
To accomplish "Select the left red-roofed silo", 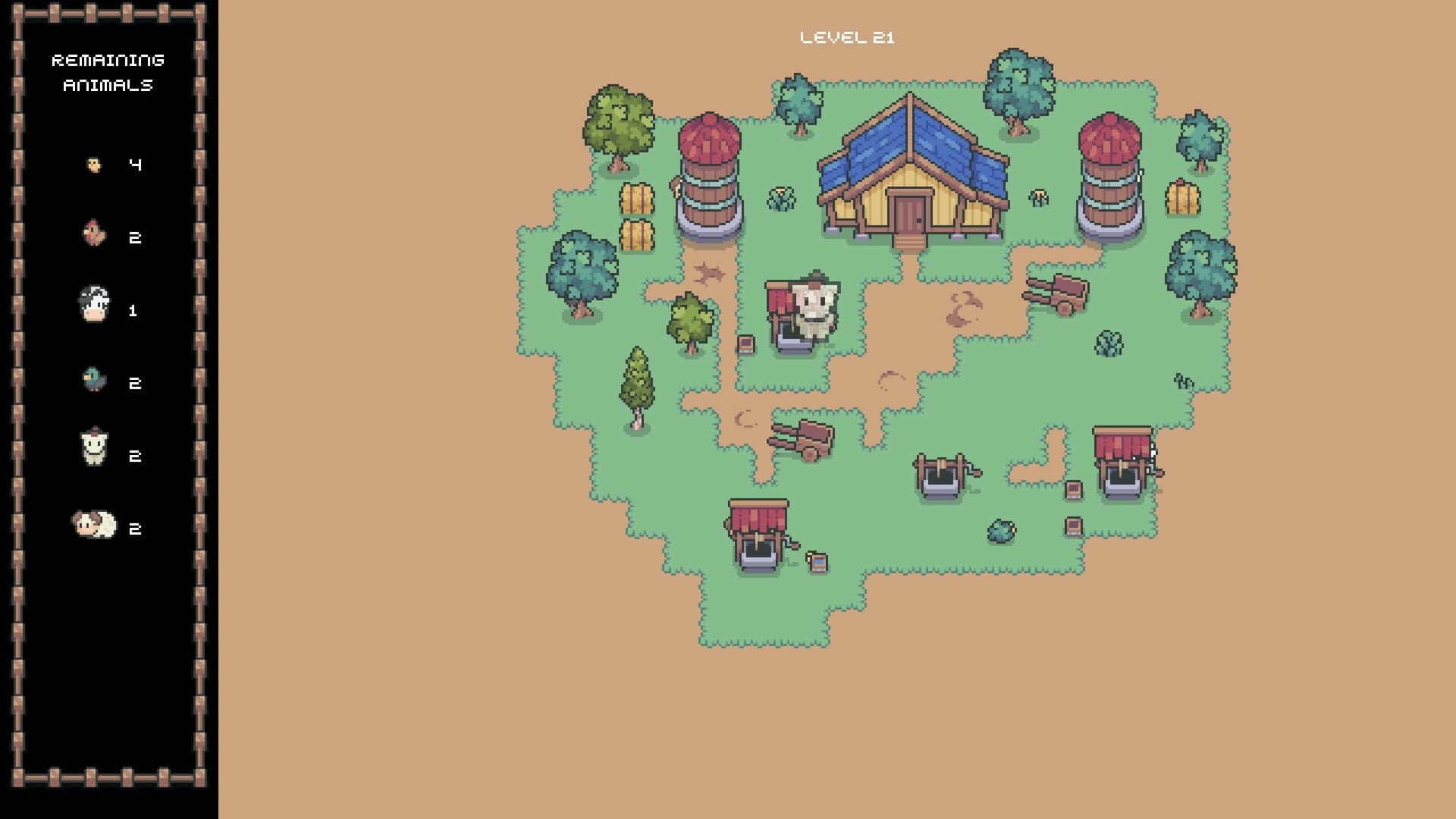I will pos(711,174).
